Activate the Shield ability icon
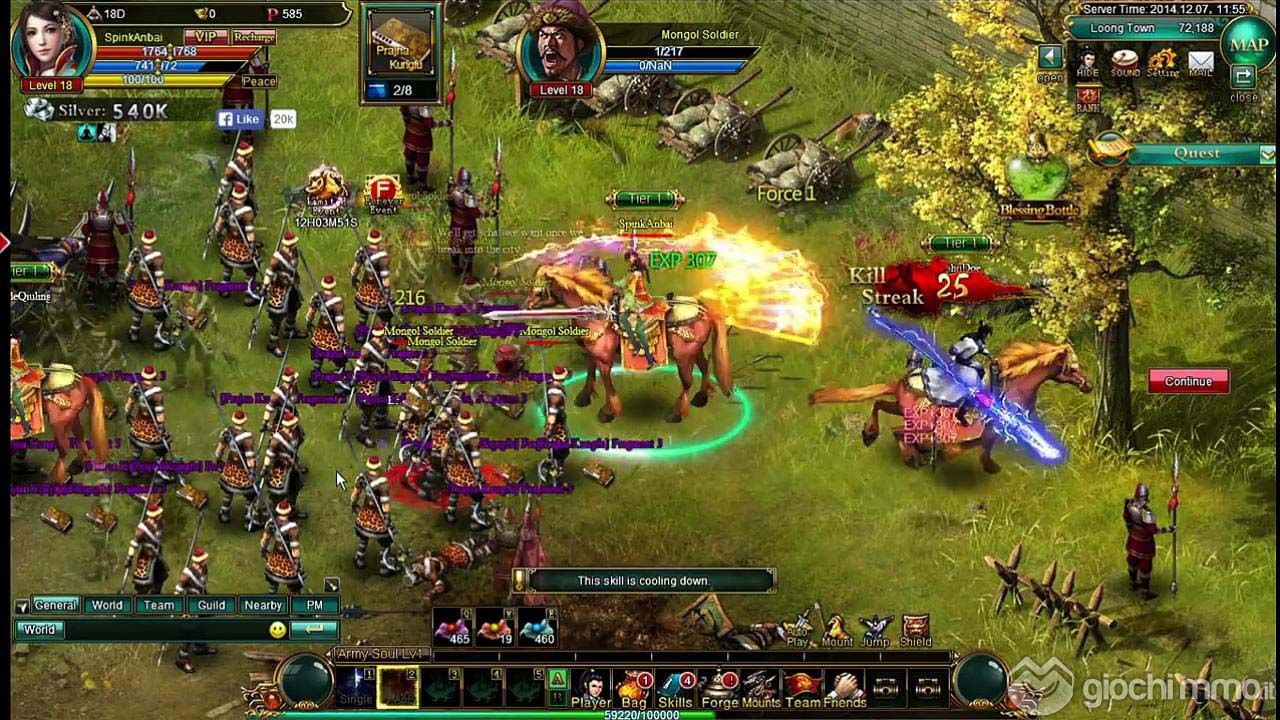Viewport: 1280px width, 720px height. [x=915, y=630]
